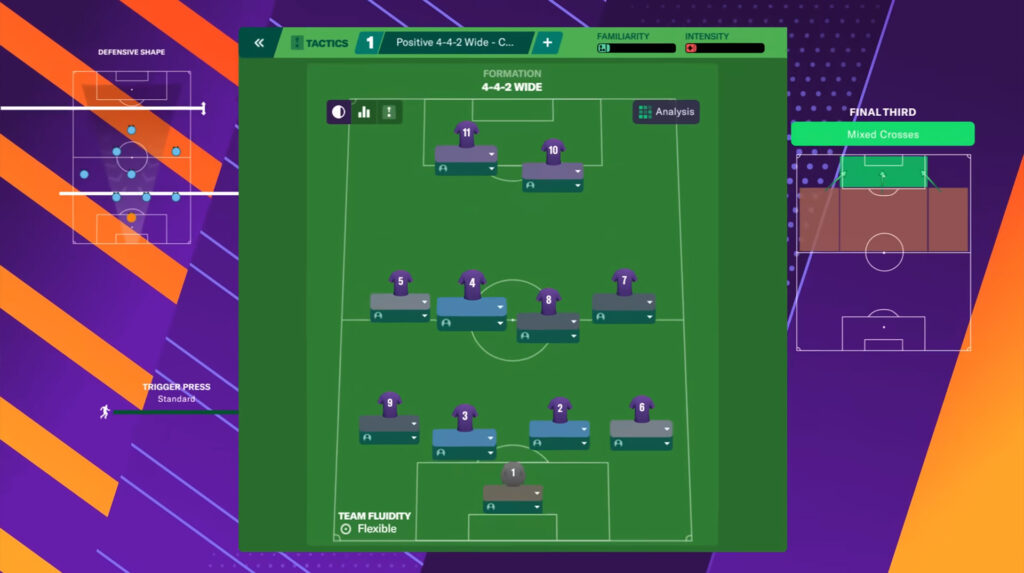Click the double-chevron back button
1024x573 pixels.
[259, 43]
